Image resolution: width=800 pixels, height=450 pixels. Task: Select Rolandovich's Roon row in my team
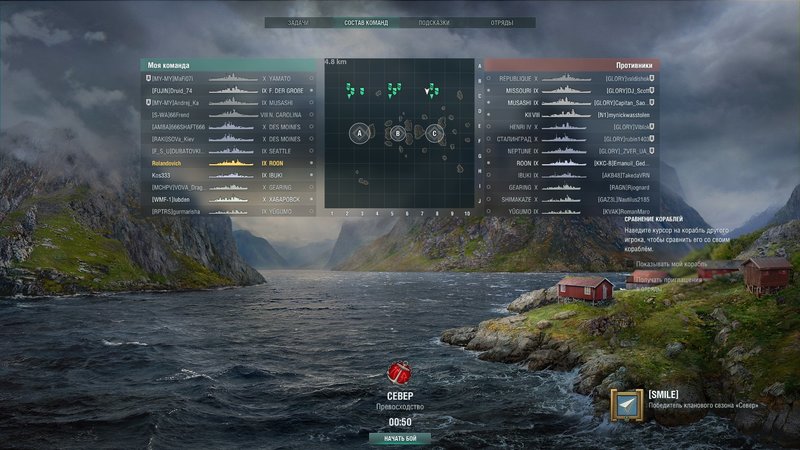pos(230,163)
